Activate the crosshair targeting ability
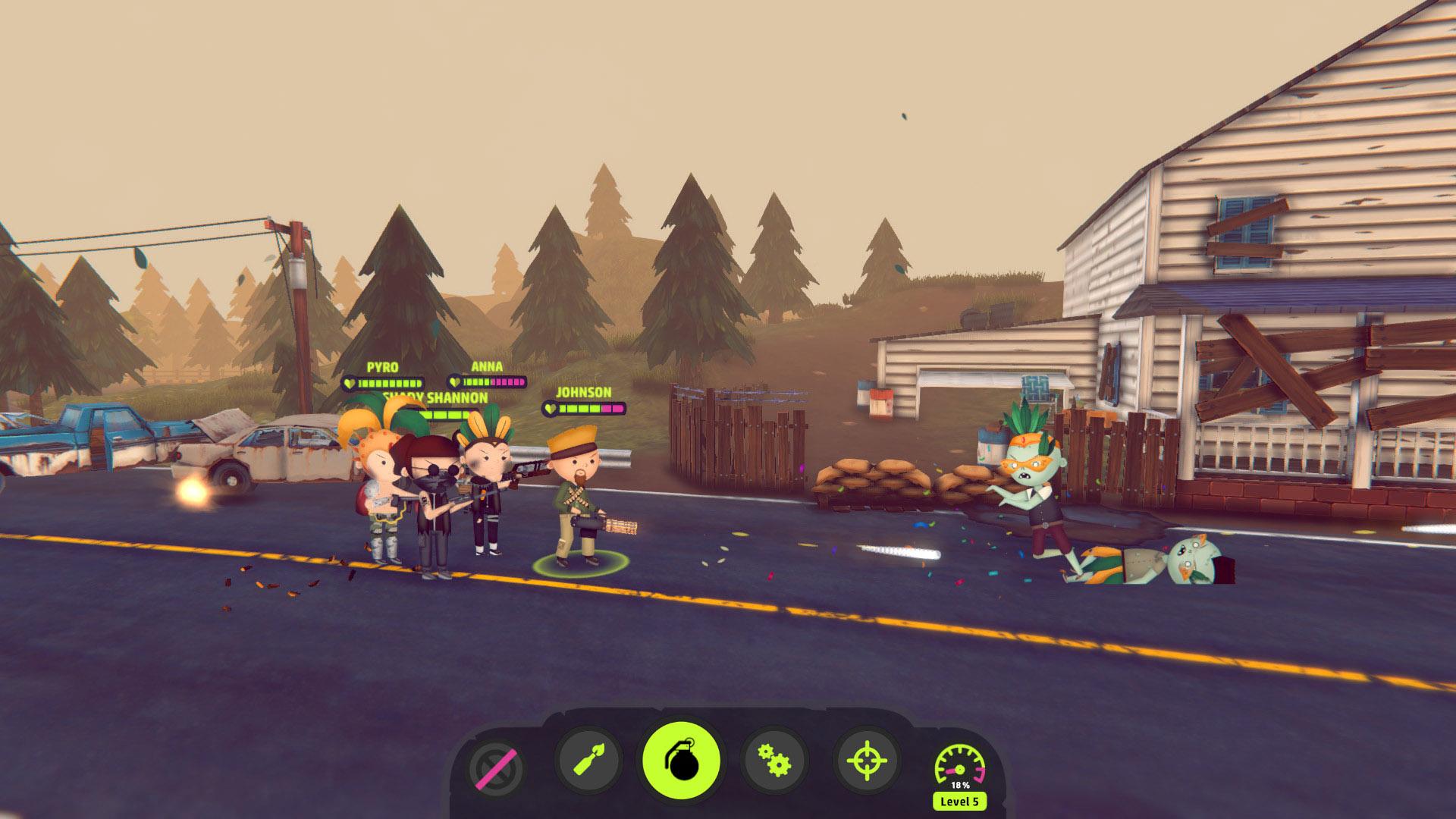 [867, 761]
